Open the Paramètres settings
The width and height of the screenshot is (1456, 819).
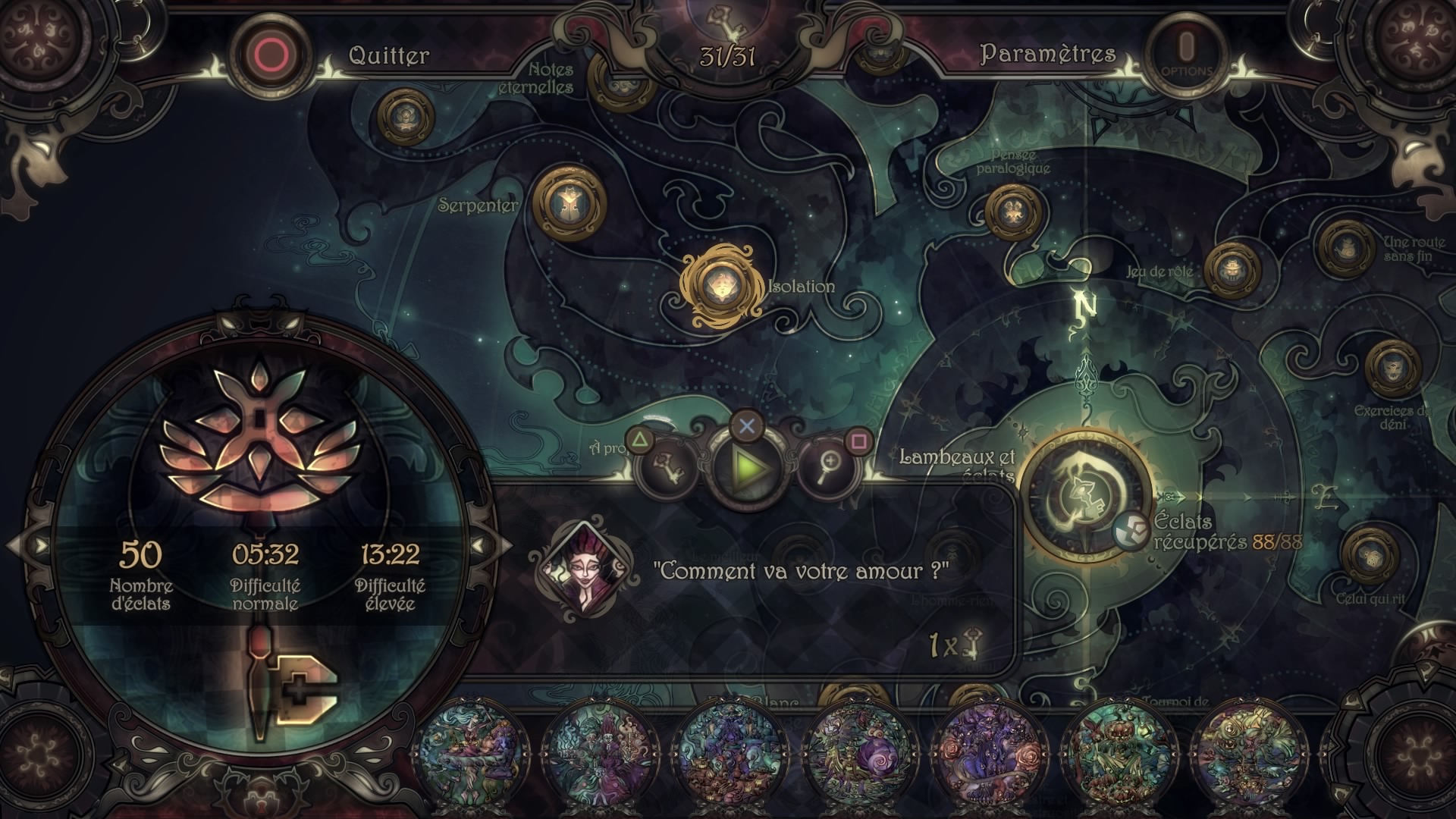[1186, 53]
